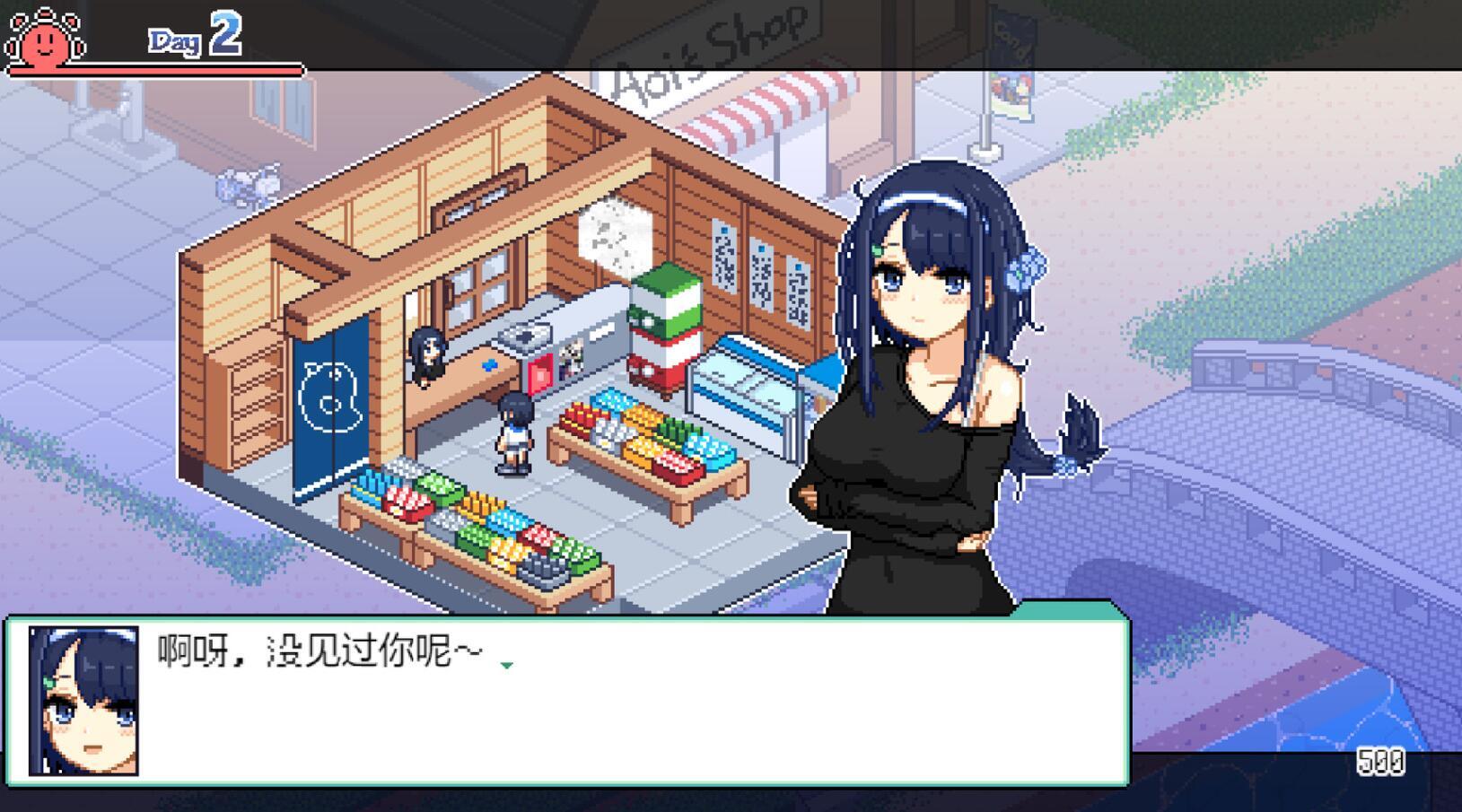Click the drinks display table in the middle
Screen dimensions: 1462x812
tap(646, 440)
